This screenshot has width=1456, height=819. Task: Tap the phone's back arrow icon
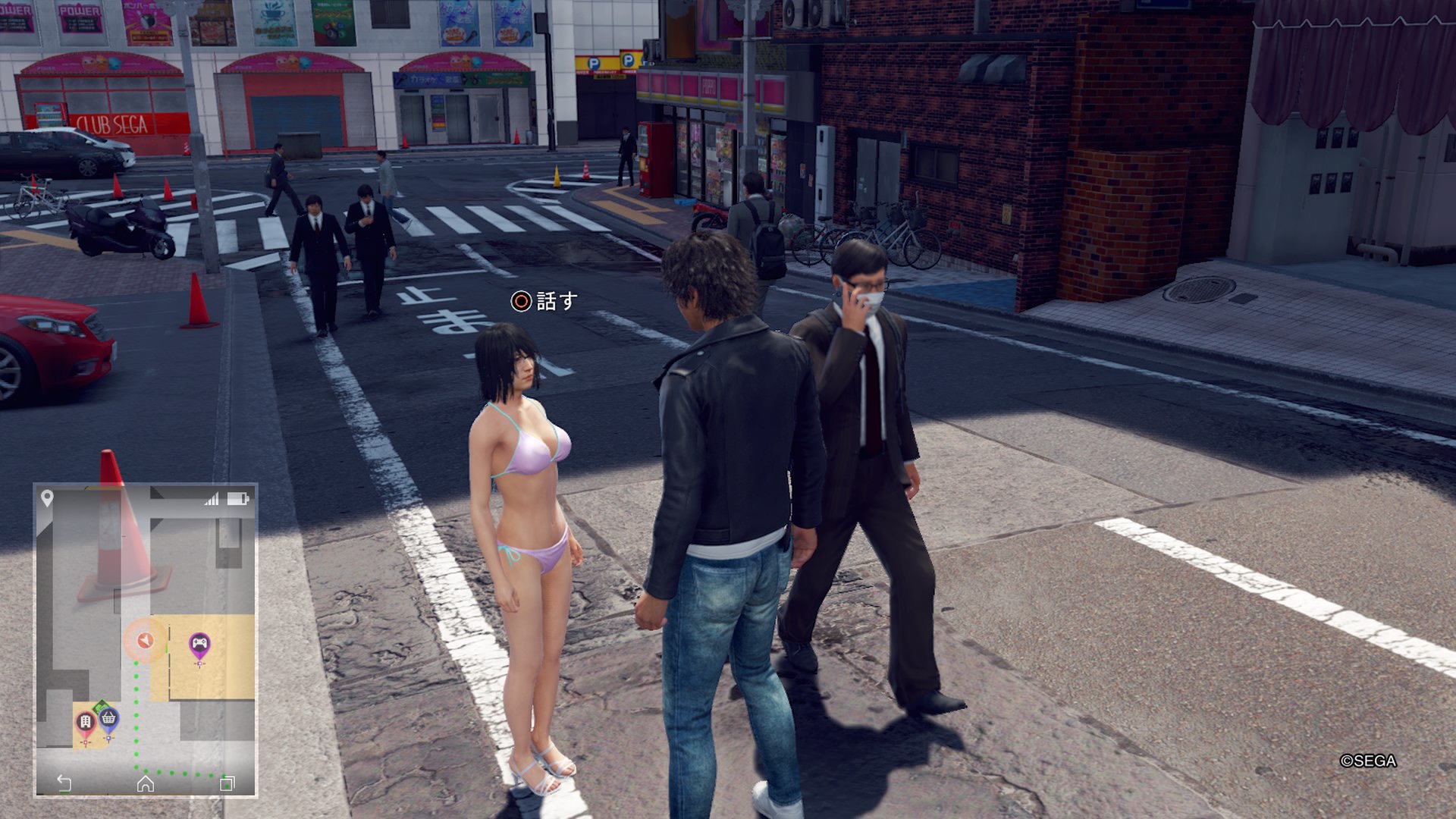click(x=64, y=783)
